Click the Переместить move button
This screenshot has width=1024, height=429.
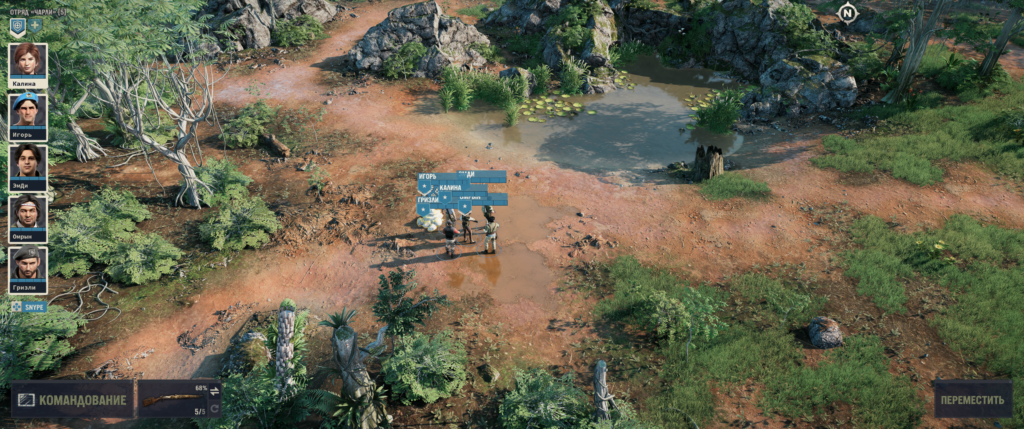point(972,400)
